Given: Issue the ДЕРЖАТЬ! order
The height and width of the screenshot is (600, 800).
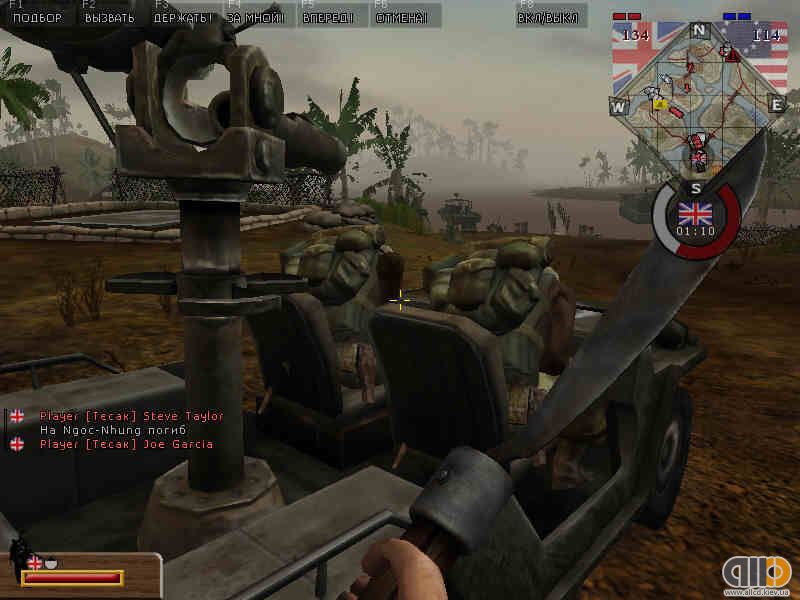Looking at the screenshot, I should pos(183,17).
